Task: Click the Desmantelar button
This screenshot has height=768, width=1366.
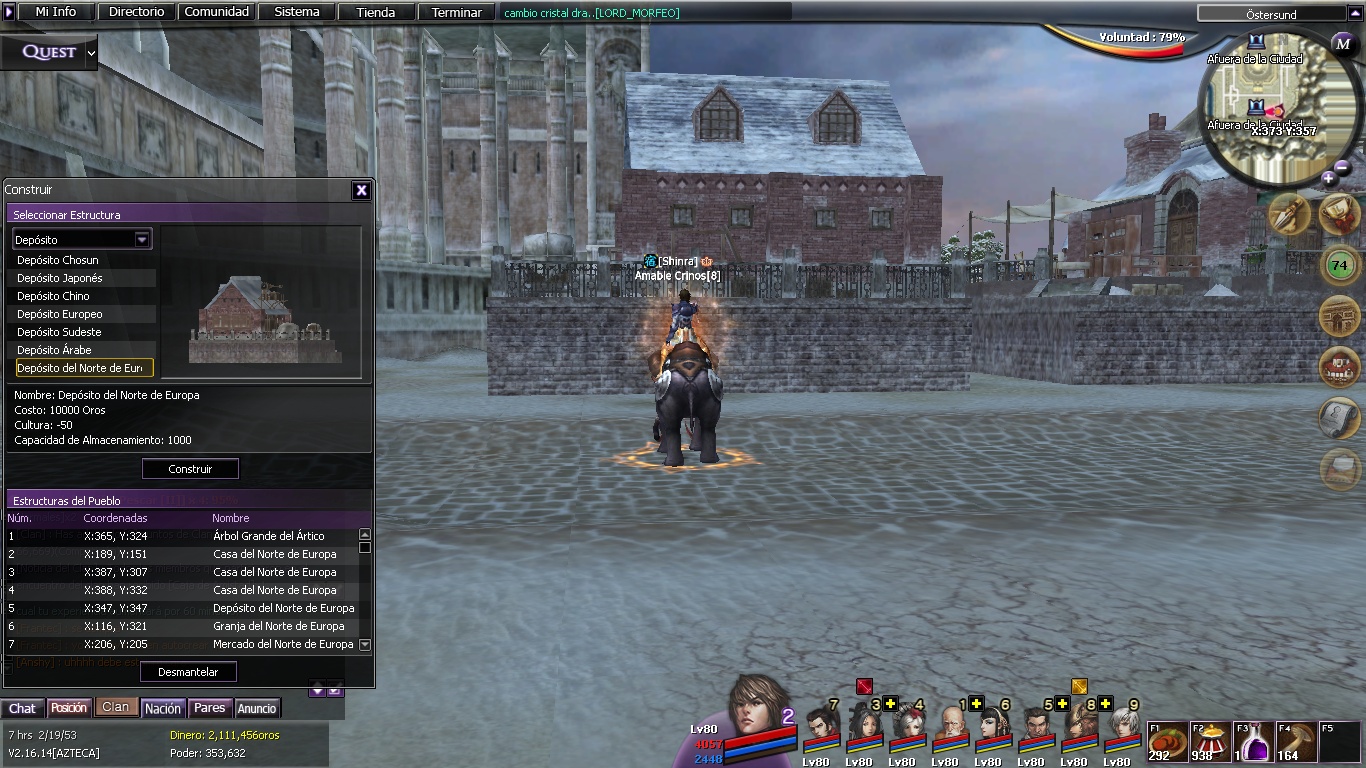Action: pyautogui.click(x=188, y=672)
